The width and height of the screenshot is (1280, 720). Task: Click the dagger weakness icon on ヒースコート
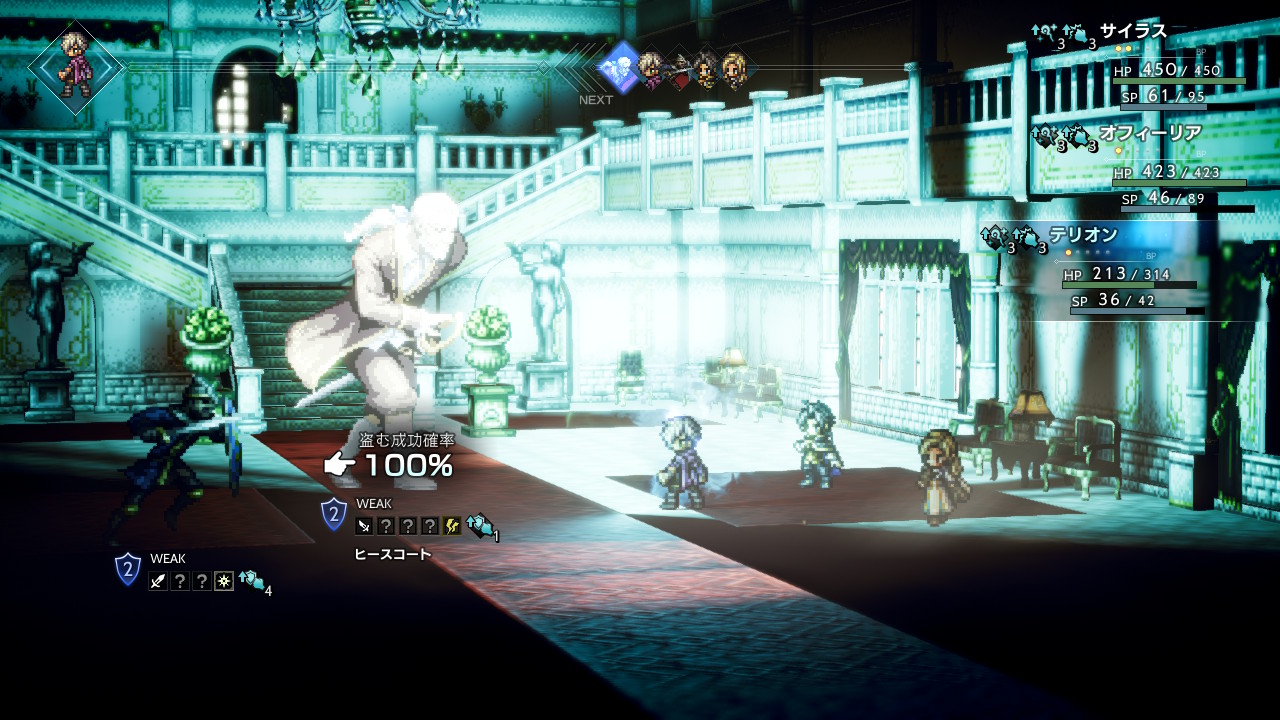(x=364, y=526)
